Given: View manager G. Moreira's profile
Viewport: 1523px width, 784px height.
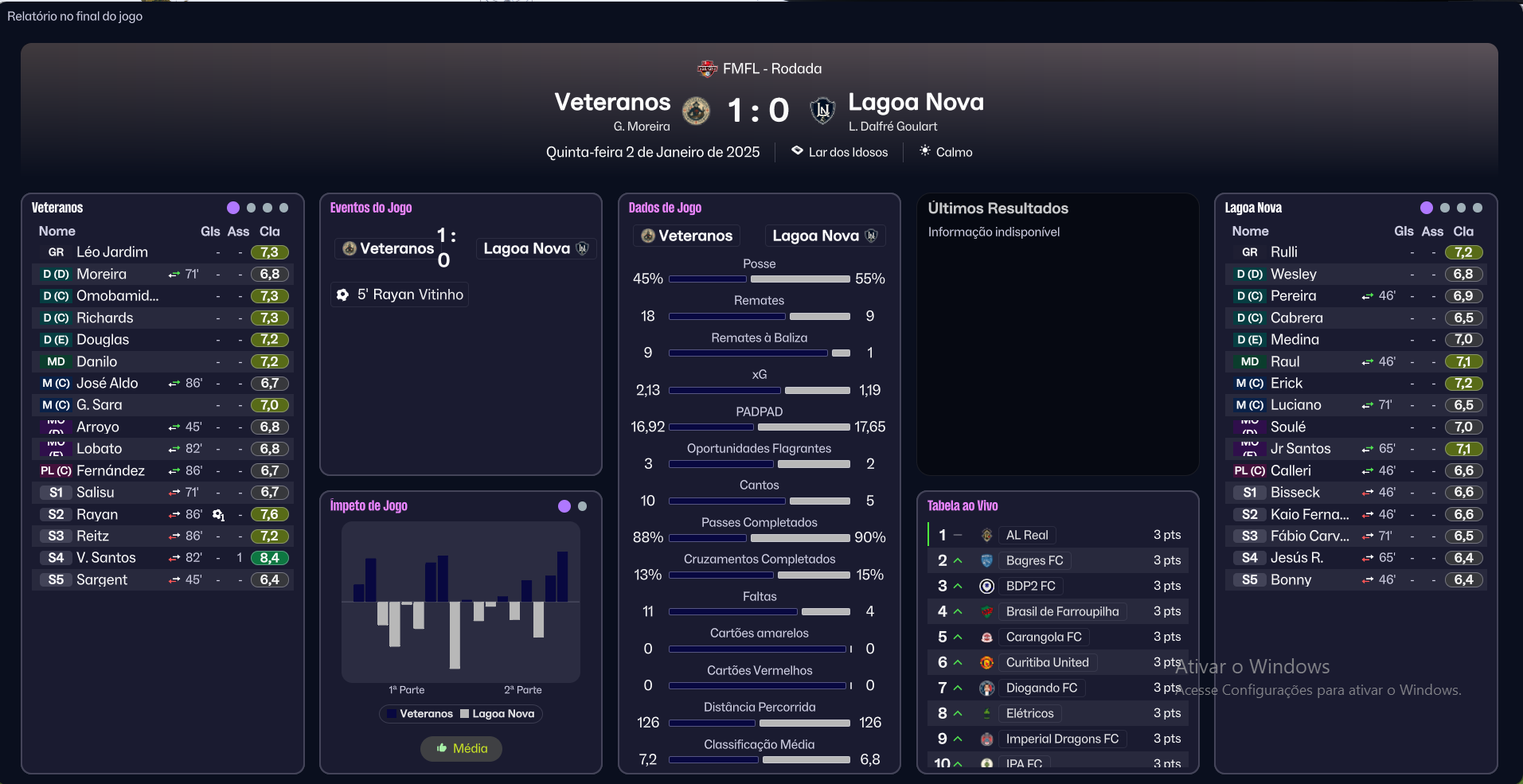Looking at the screenshot, I should 641,127.
